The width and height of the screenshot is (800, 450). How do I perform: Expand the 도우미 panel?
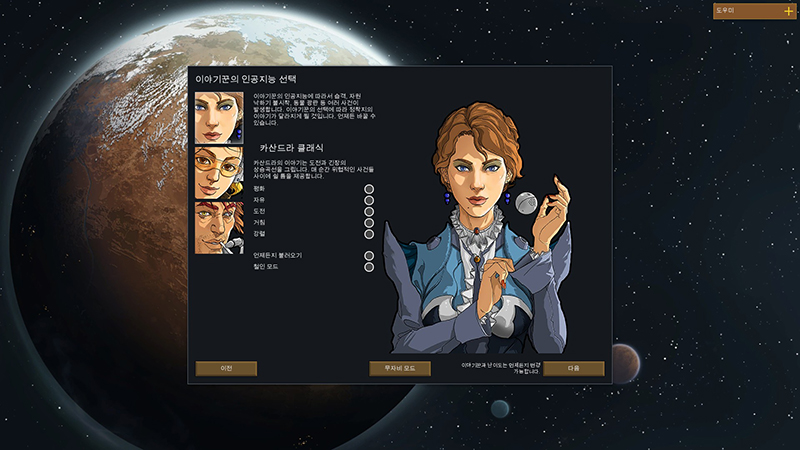tap(788, 11)
